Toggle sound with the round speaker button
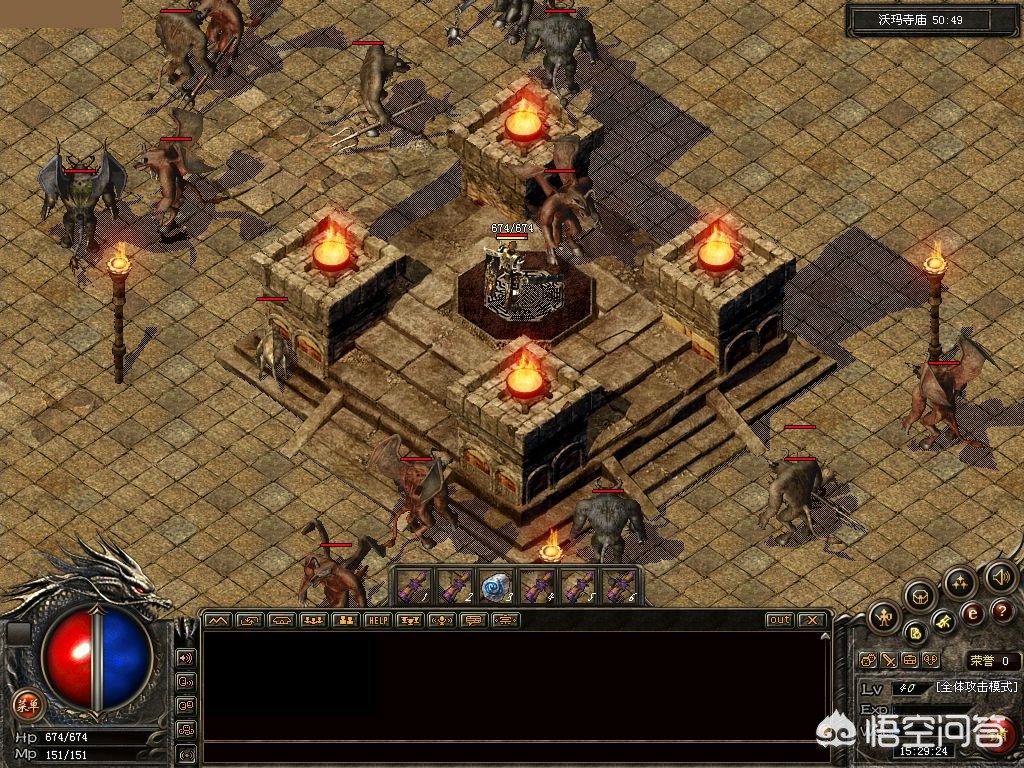This screenshot has height=768, width=1024. 1000,577
